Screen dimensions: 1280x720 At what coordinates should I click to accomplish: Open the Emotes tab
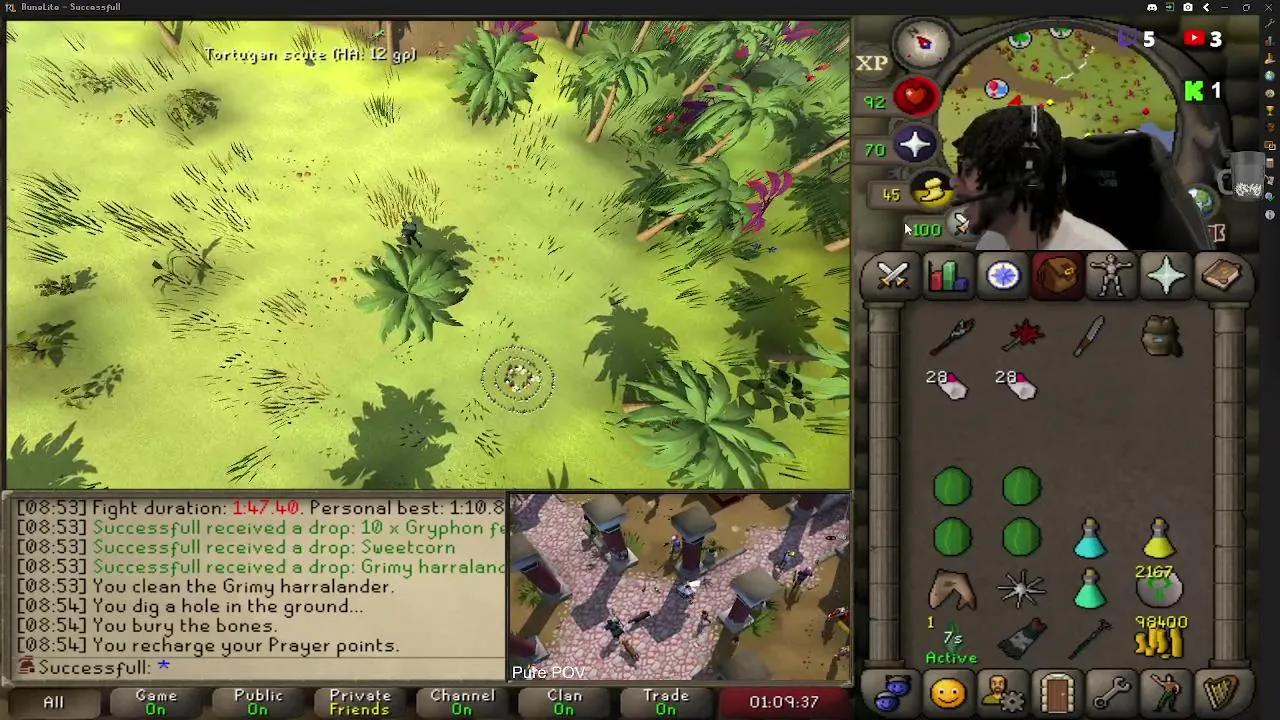[1167, 692]
